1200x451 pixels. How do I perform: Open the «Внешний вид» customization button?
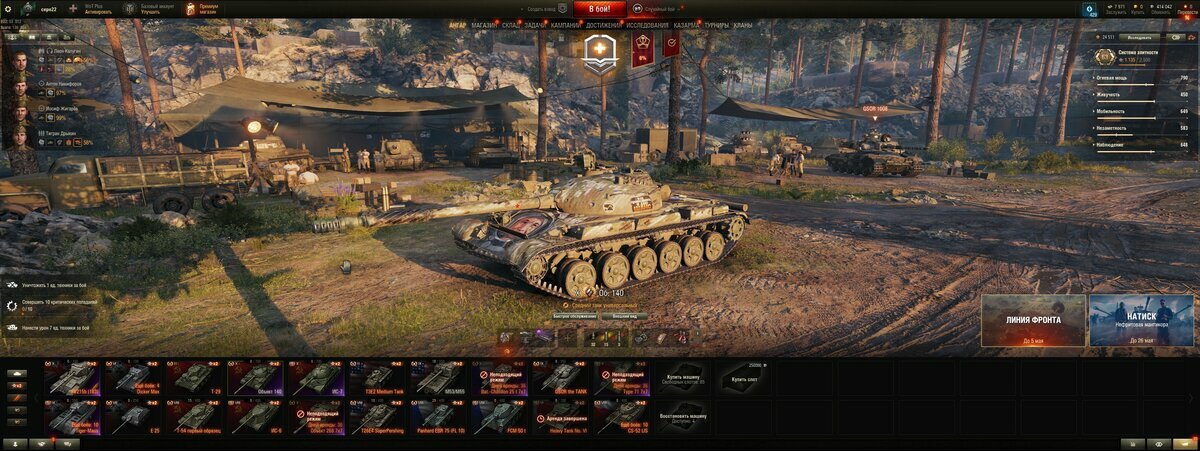click(629, 316)
